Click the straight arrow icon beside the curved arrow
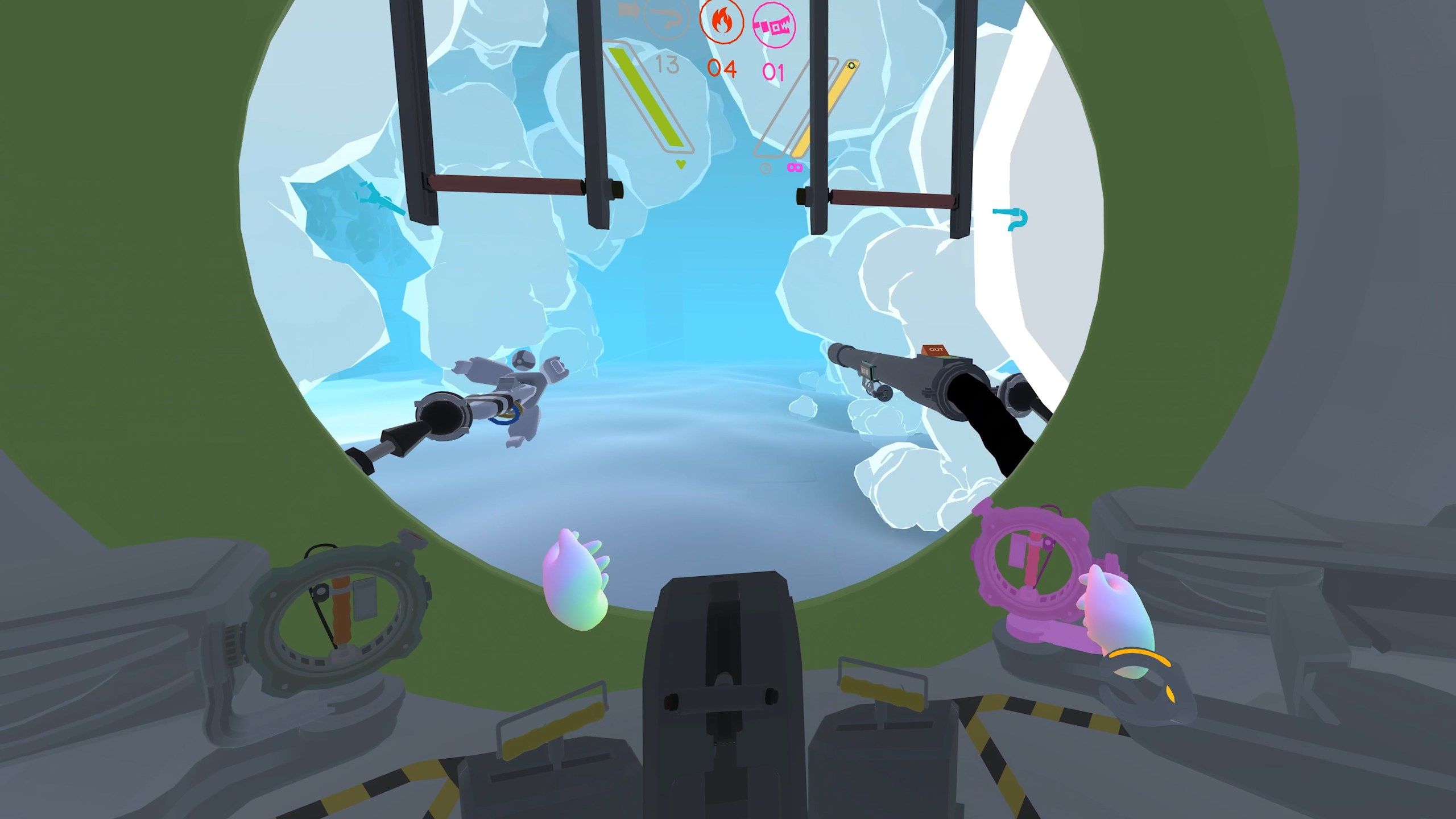The image size is (1456, 819). pos(629,10)
